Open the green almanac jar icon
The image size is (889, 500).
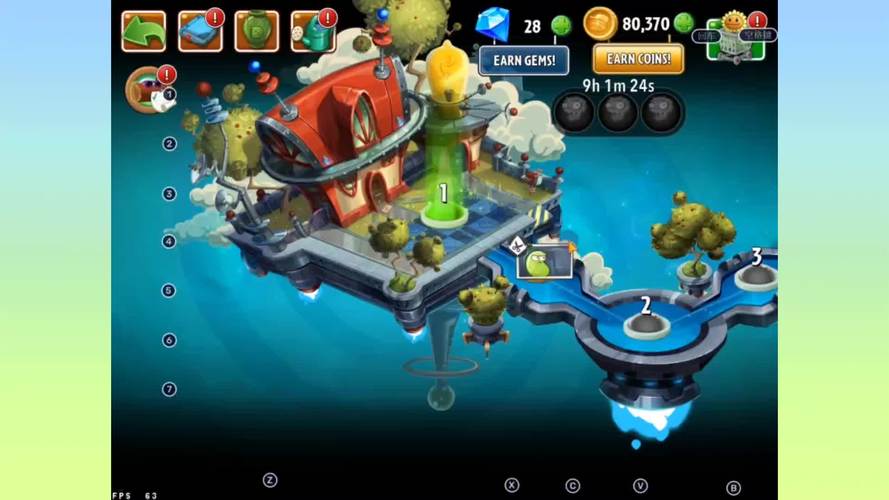coord(256,32)
